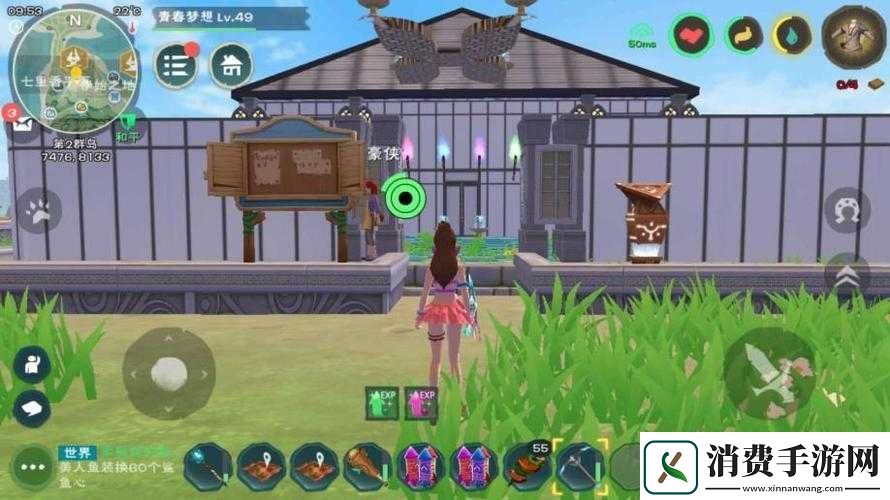Select the food slot showing 55
890x500 pixels.
tap(526, 466)
